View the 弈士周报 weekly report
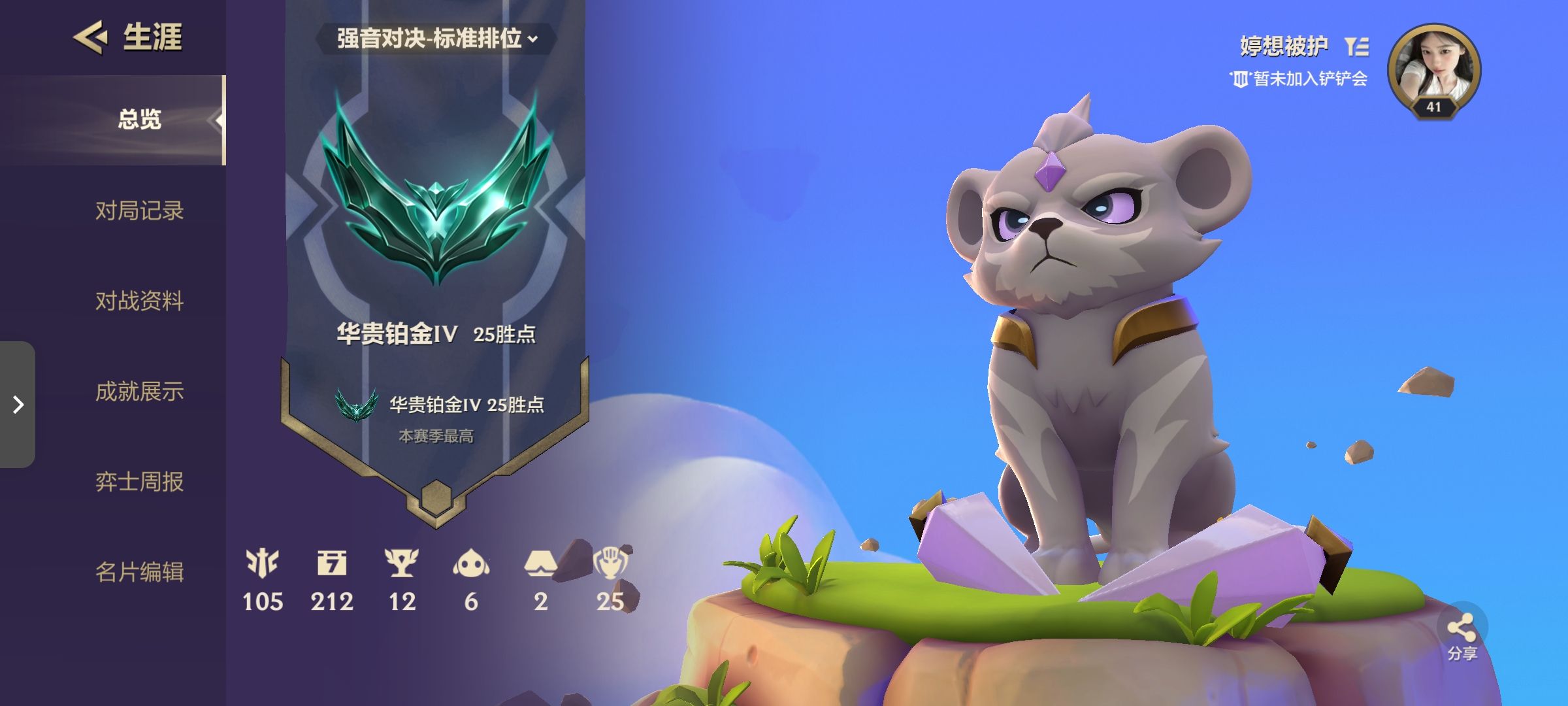 (x=141, y=482)
